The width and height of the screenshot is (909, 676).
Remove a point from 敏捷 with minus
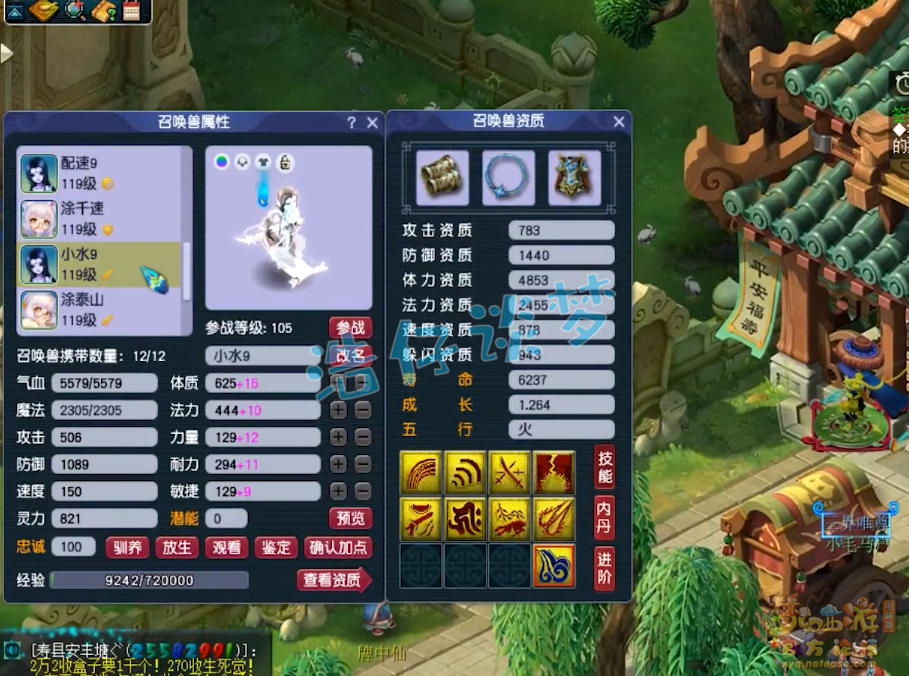coord(362,491)
